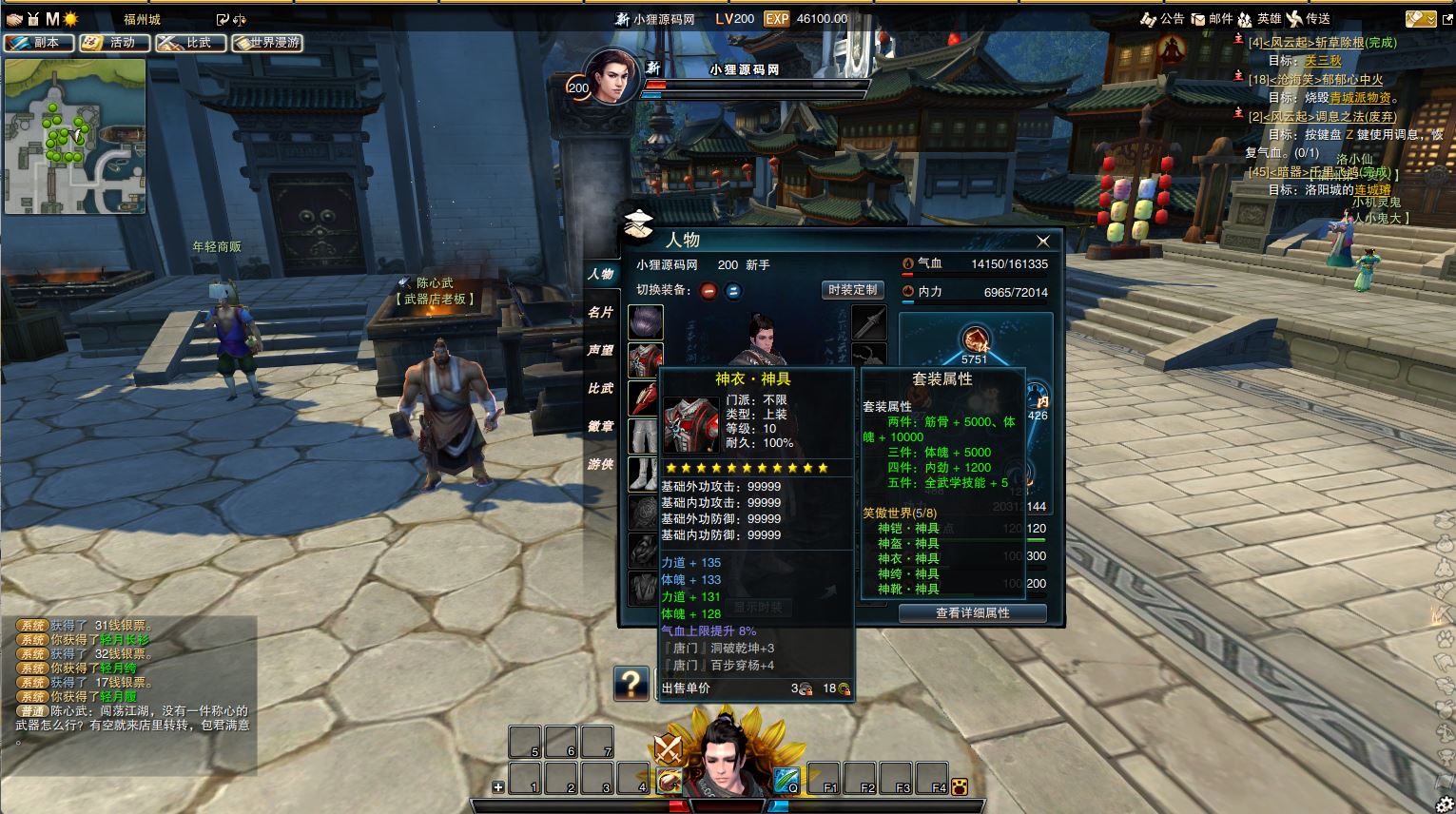The height and width of the screenshot is (814, 1456).
Task: Open the 公告 announcements
Action: pyautogui.click(x=1162, y=19)
